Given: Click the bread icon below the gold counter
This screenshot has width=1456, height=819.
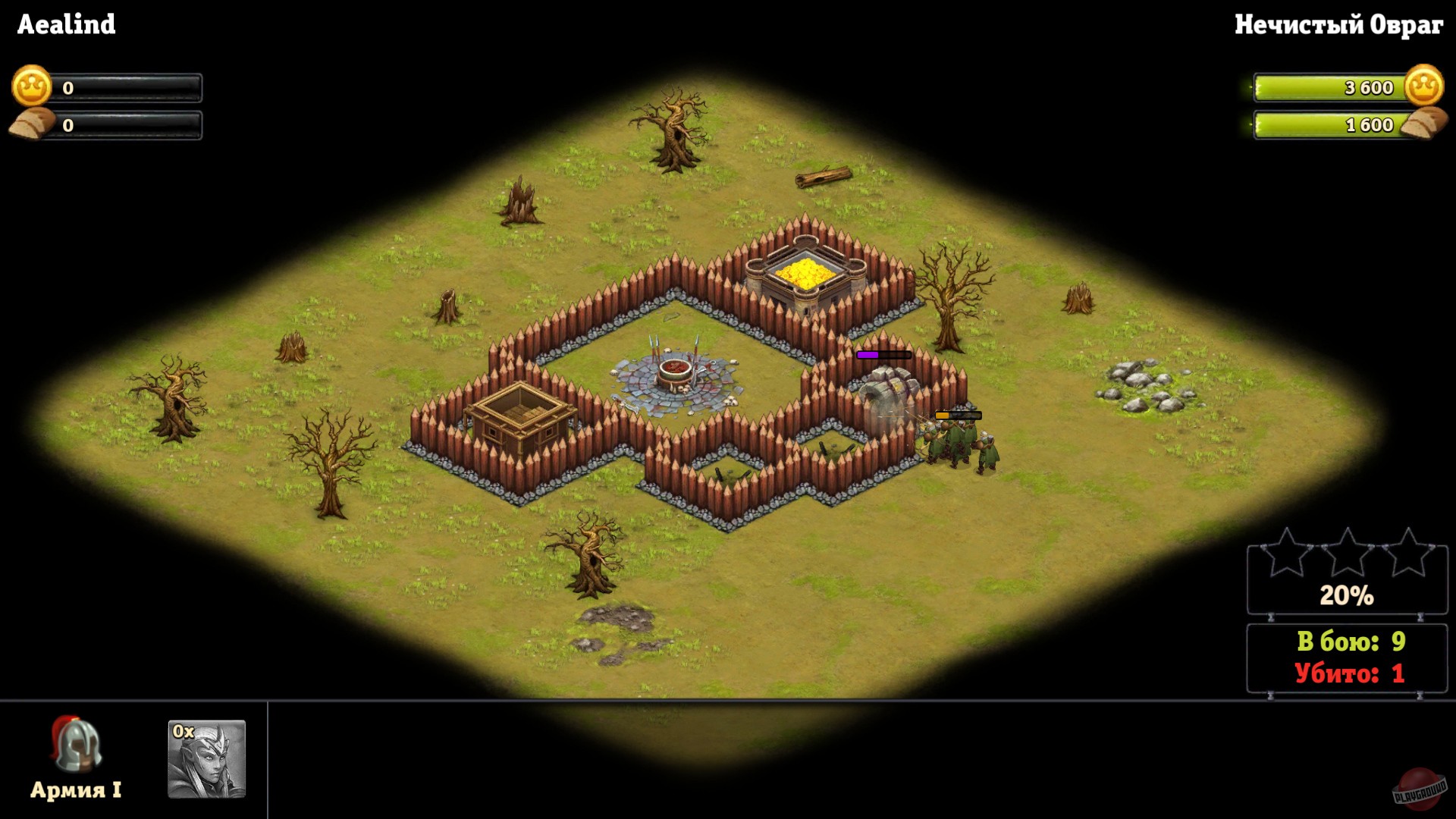Looking at the screenshot, I should coord(31,121).
